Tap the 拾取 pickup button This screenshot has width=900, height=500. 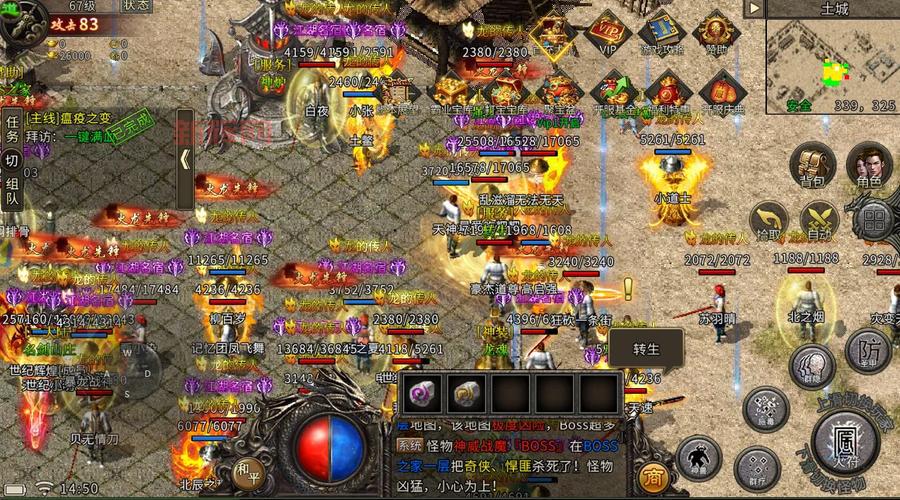tap(769, 222)
